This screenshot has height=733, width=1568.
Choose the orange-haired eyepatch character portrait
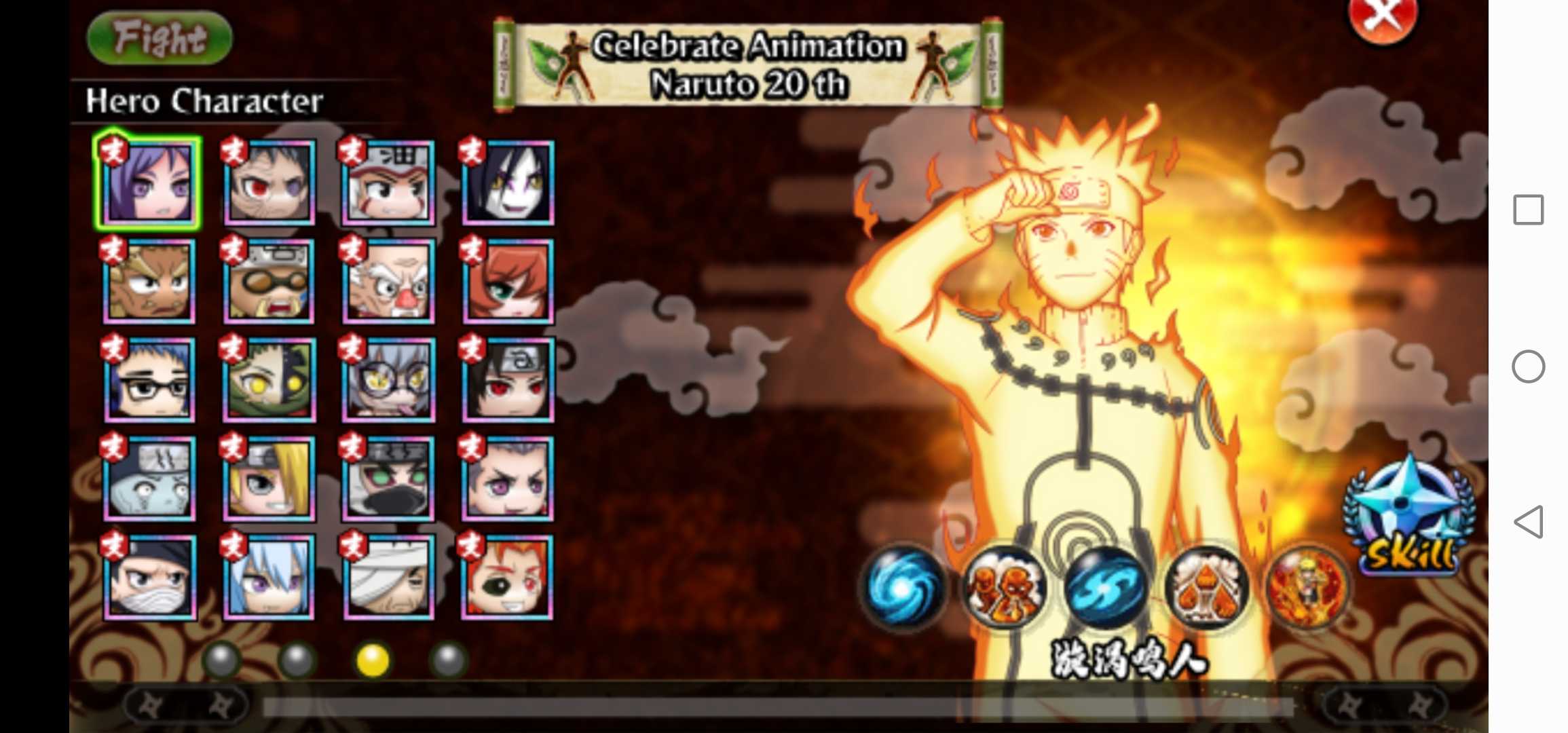[x=508, y=577]
